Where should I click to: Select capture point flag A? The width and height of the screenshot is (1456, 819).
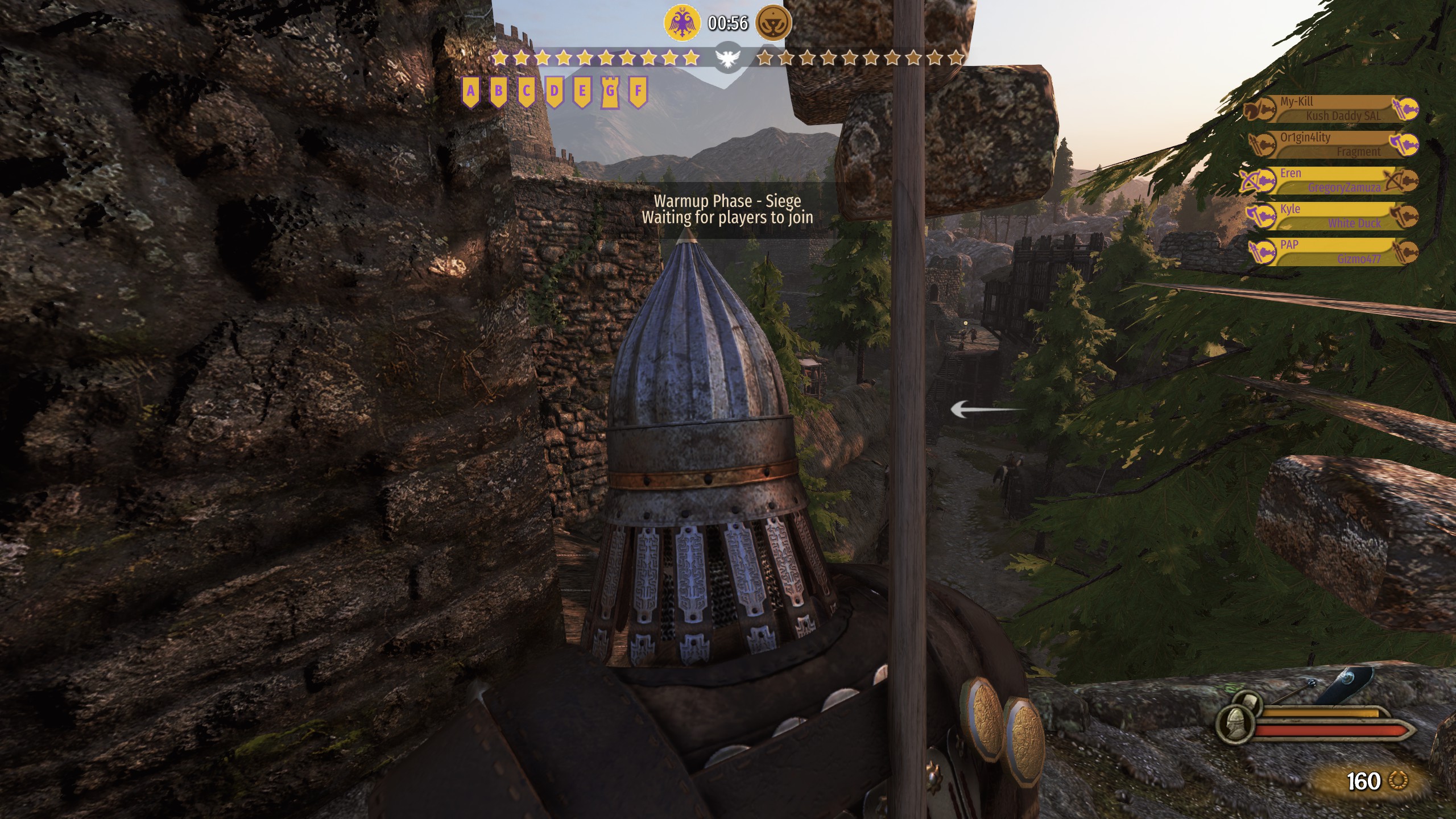470,92
